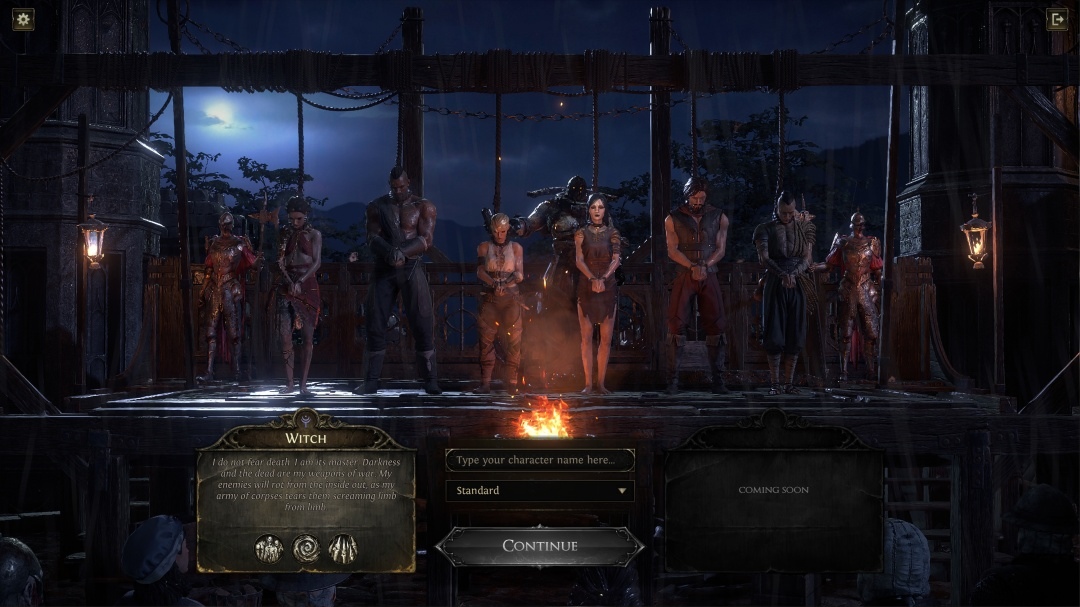Viewport: 1080px width, 607px height.
Task: Open the Standard league dropdown
Action: 539,491
